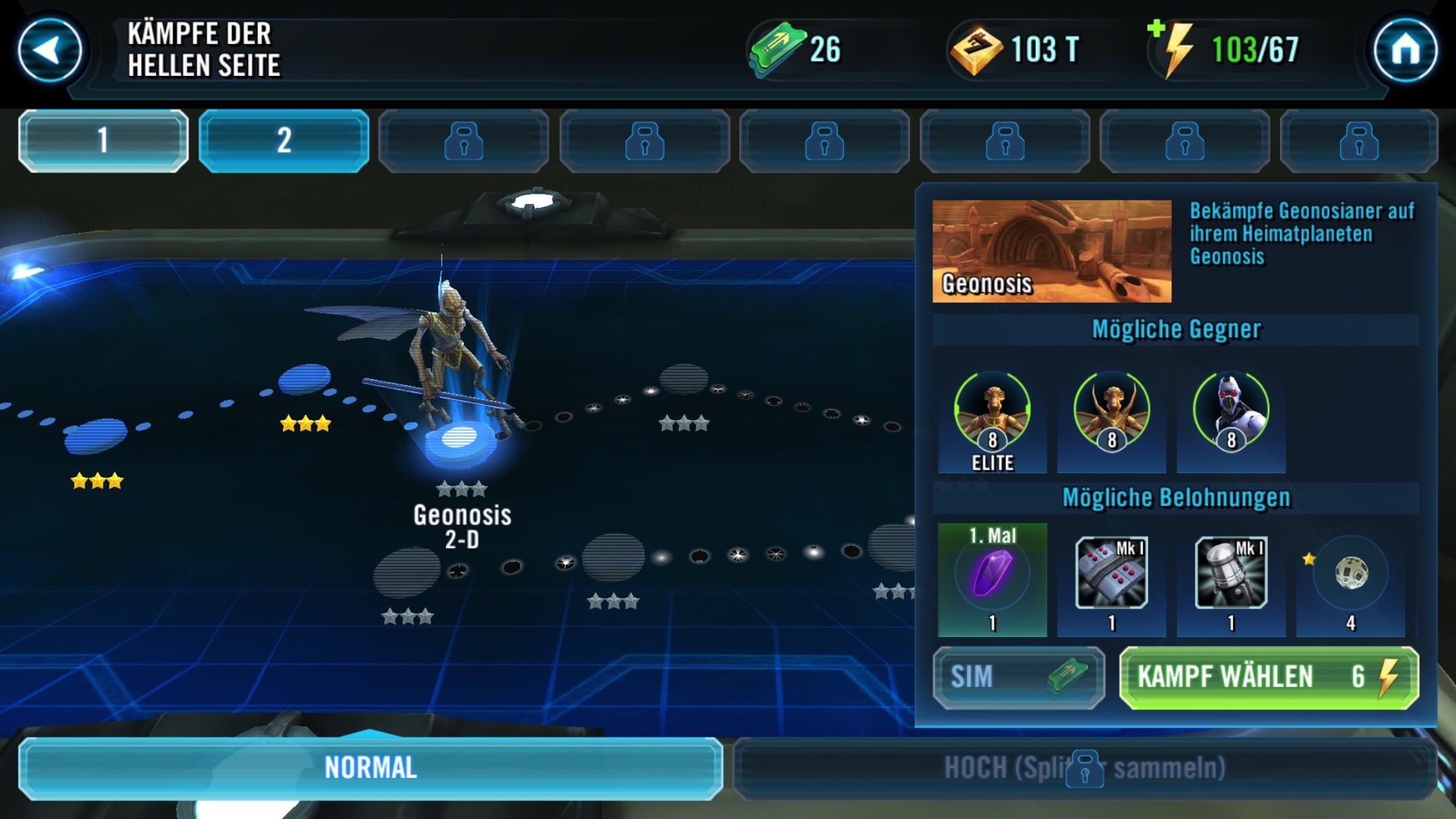Add energy via the lightning bolt icon
The image size is (1456, 819).
[x=1175, y=49]
